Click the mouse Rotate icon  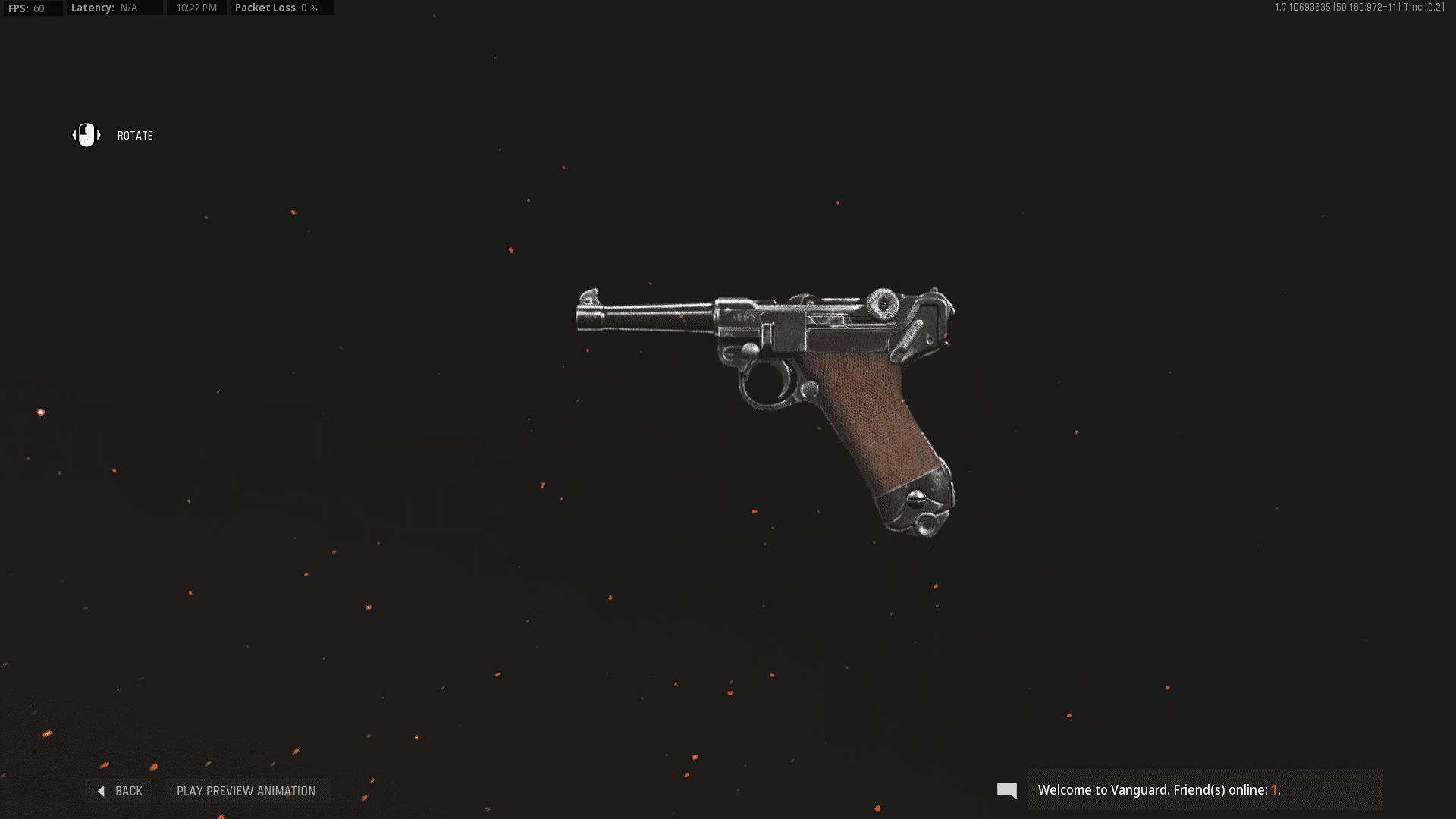click(86, 135)
